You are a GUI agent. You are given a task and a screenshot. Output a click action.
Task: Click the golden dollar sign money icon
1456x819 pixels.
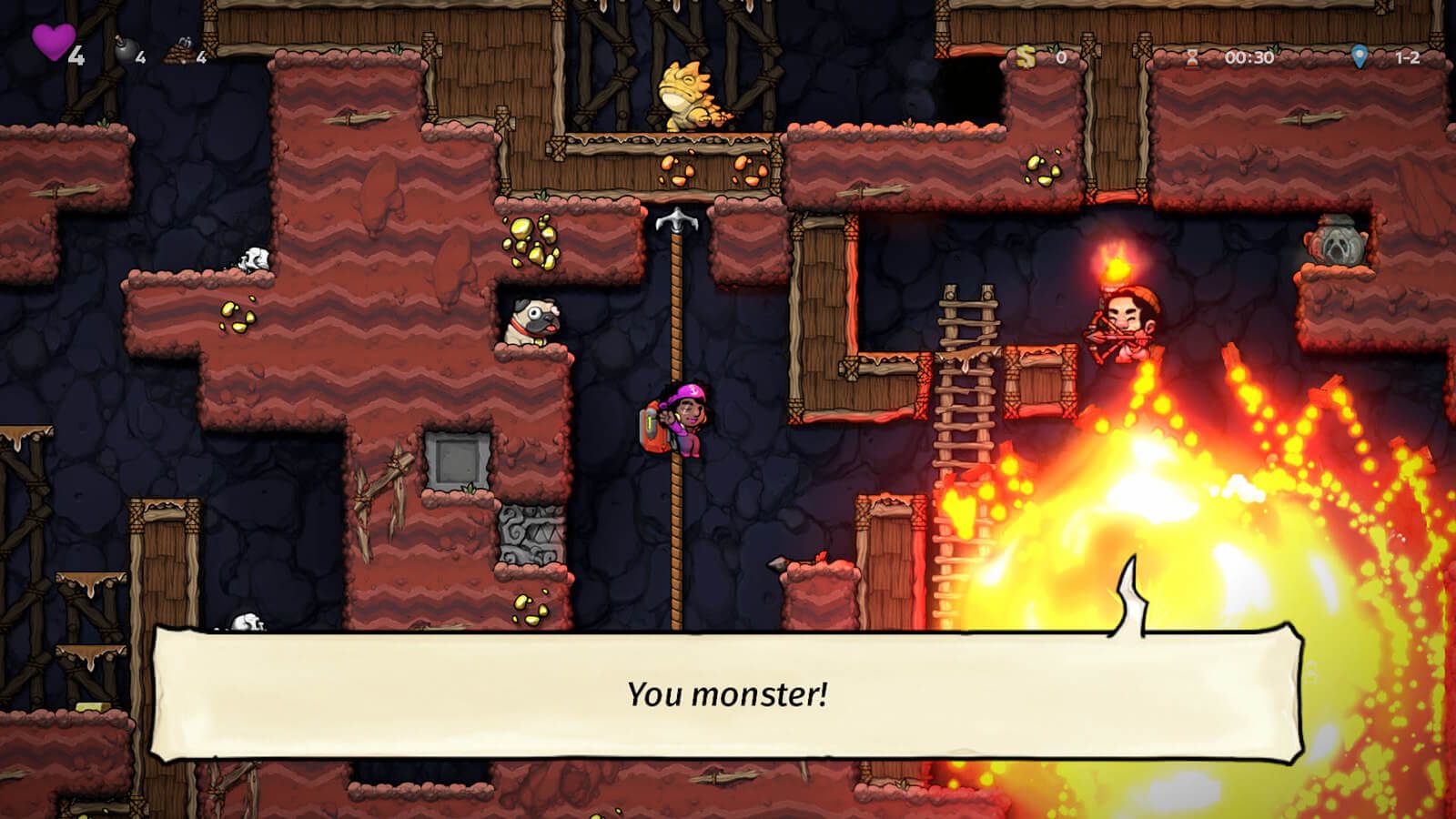(x=1026, y=57)
